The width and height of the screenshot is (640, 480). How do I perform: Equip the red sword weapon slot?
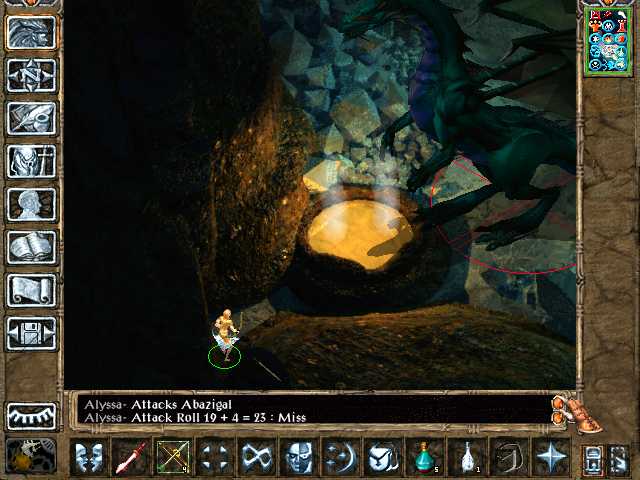(x=130, y=458)
